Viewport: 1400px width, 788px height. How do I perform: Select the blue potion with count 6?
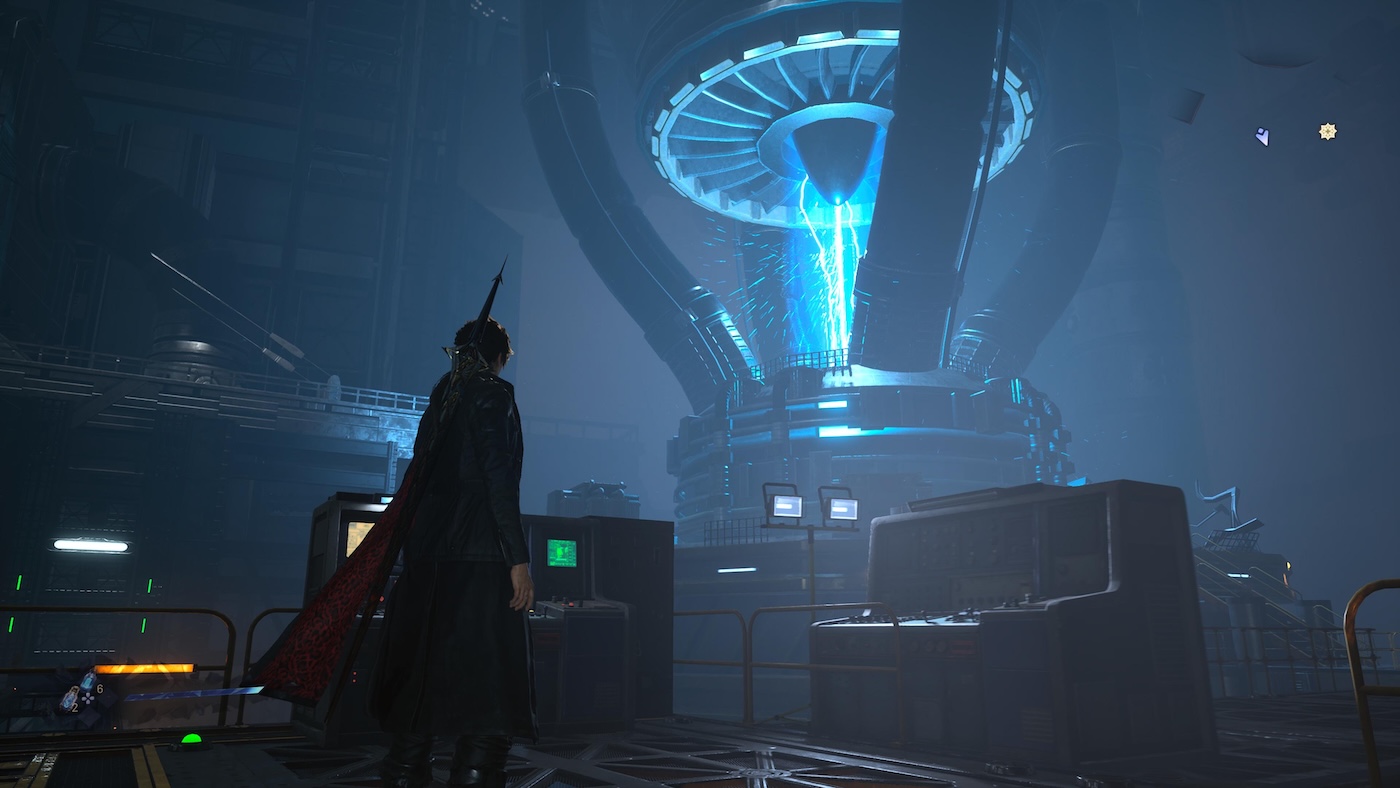click(x=87, y=683)
